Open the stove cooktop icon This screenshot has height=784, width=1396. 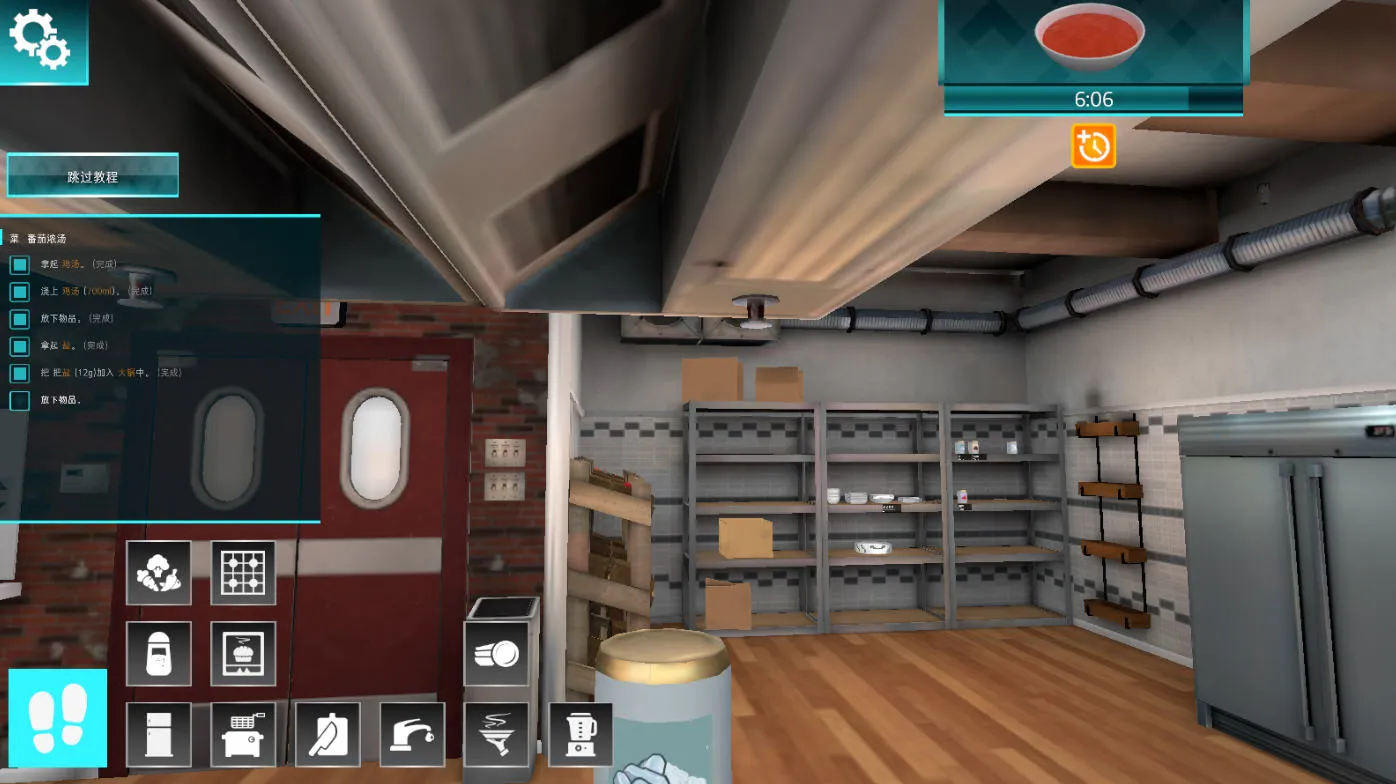[244, 574]
